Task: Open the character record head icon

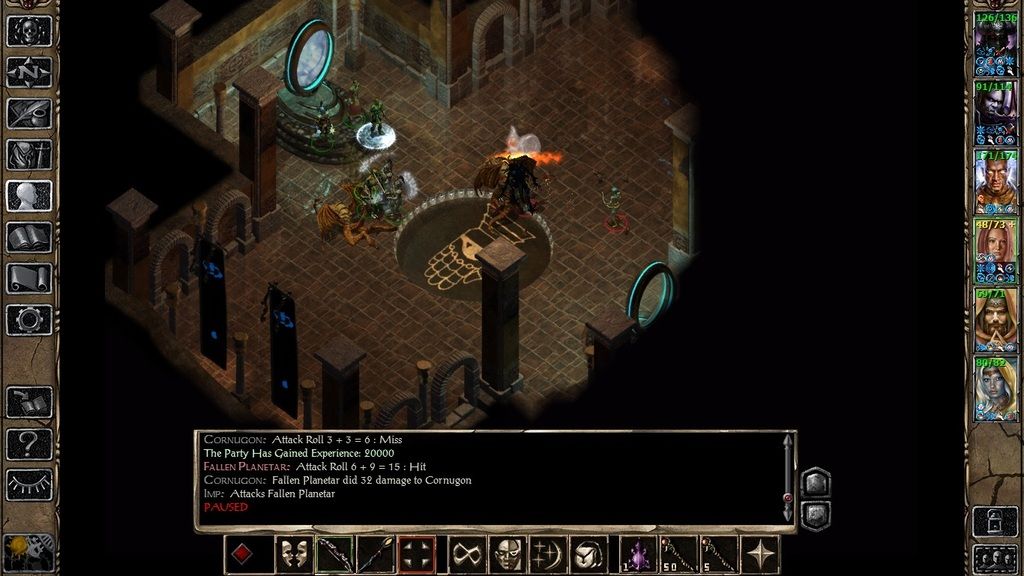Action: (29, 196)
